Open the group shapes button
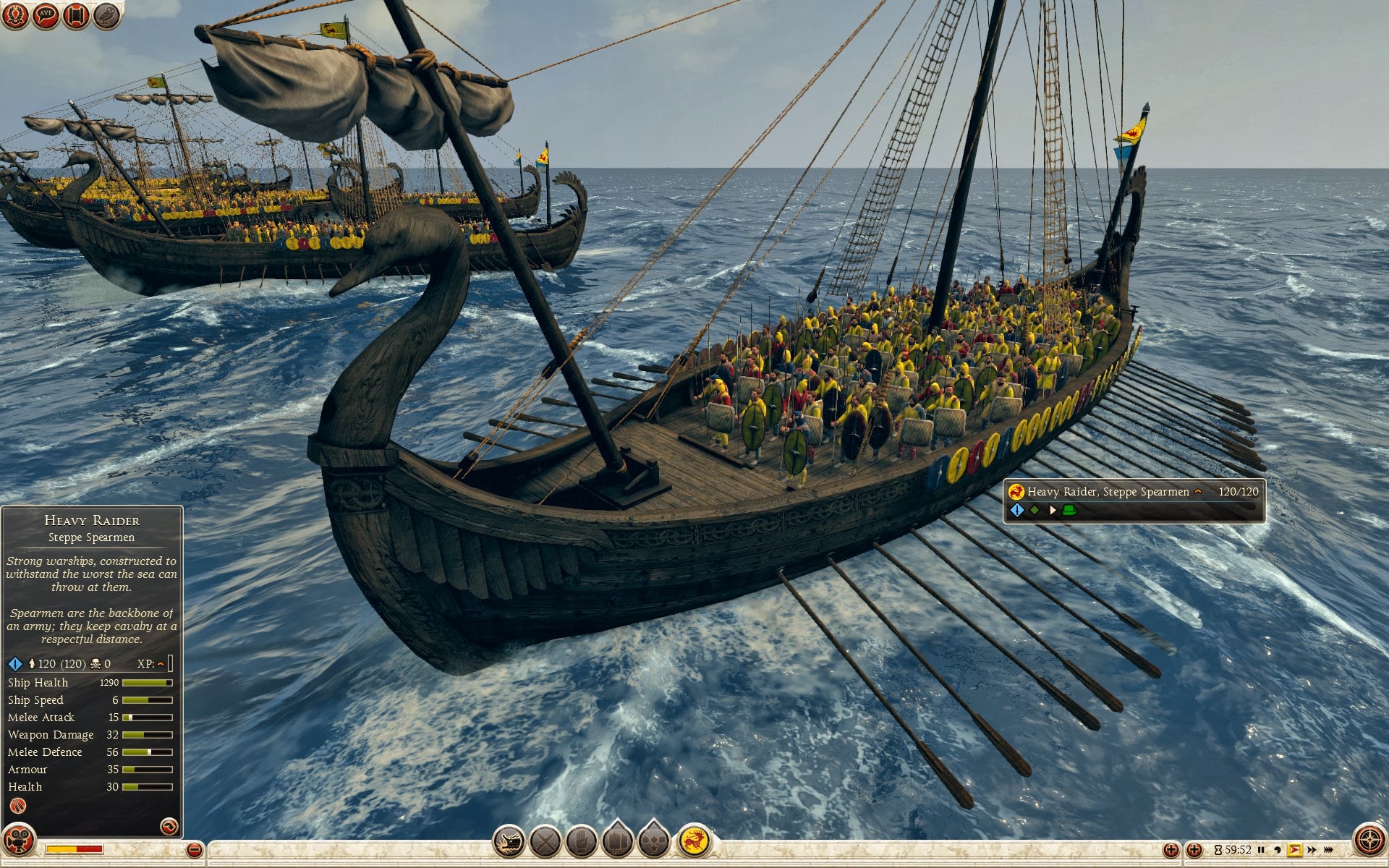Screen dimensions: 1389x868 pyautogui.click(x=654, y=842)
